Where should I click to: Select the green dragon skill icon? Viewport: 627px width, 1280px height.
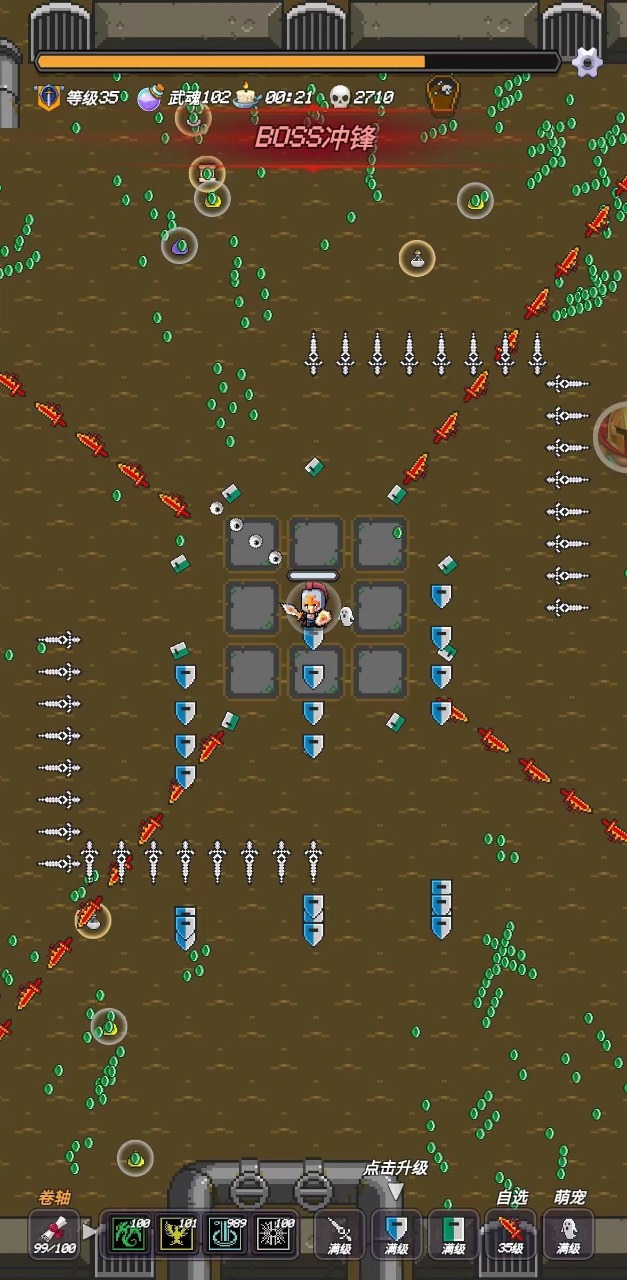(x=129, y=1233)
